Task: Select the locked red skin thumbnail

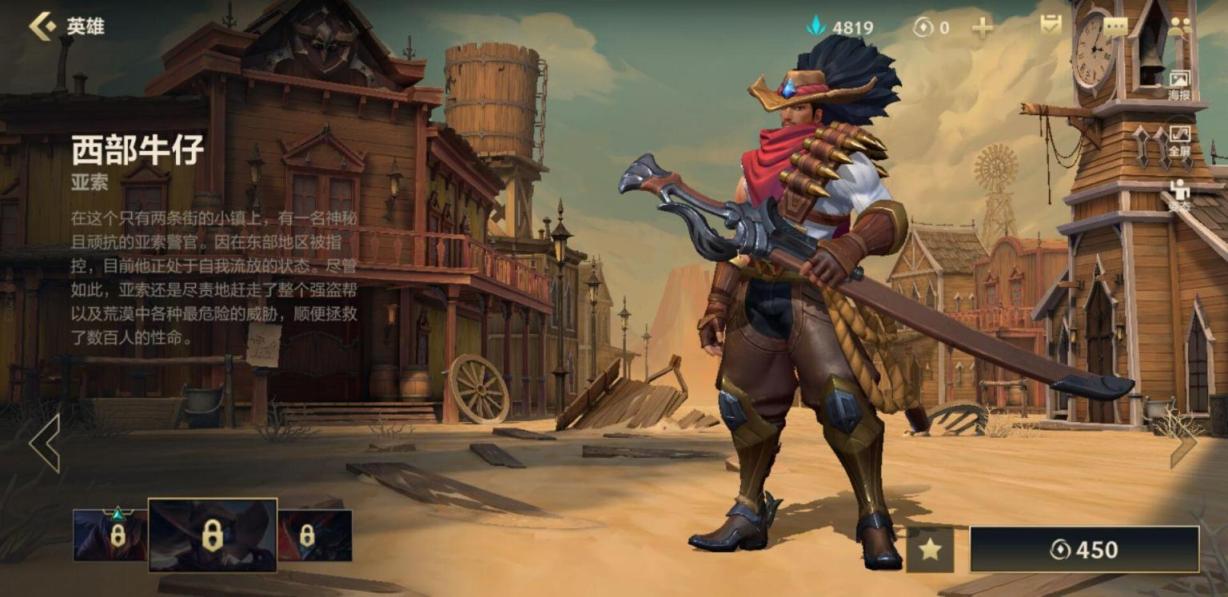Action: [x=315, y=535]
